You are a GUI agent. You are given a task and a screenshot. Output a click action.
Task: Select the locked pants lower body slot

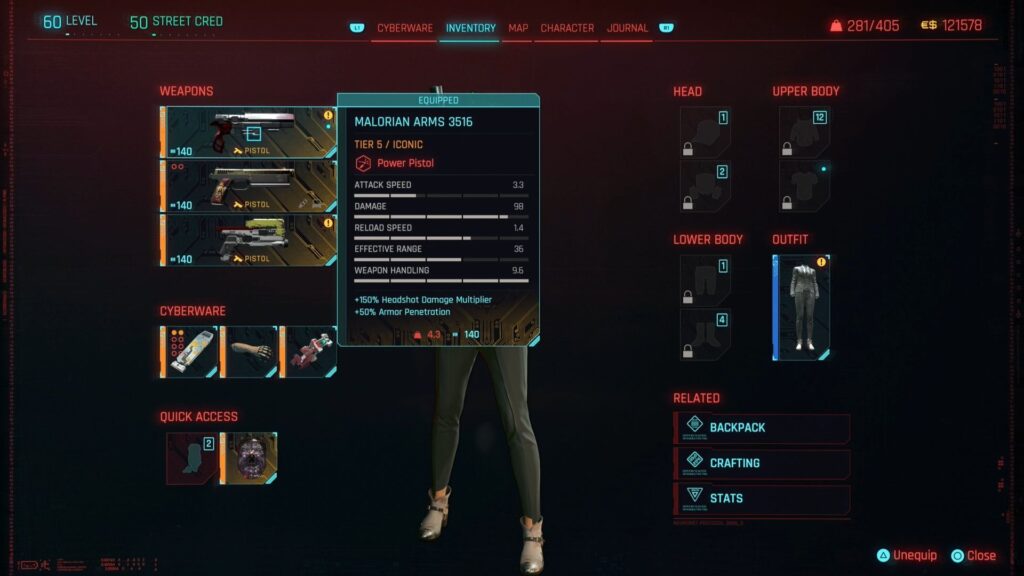[x=705, y=279]
